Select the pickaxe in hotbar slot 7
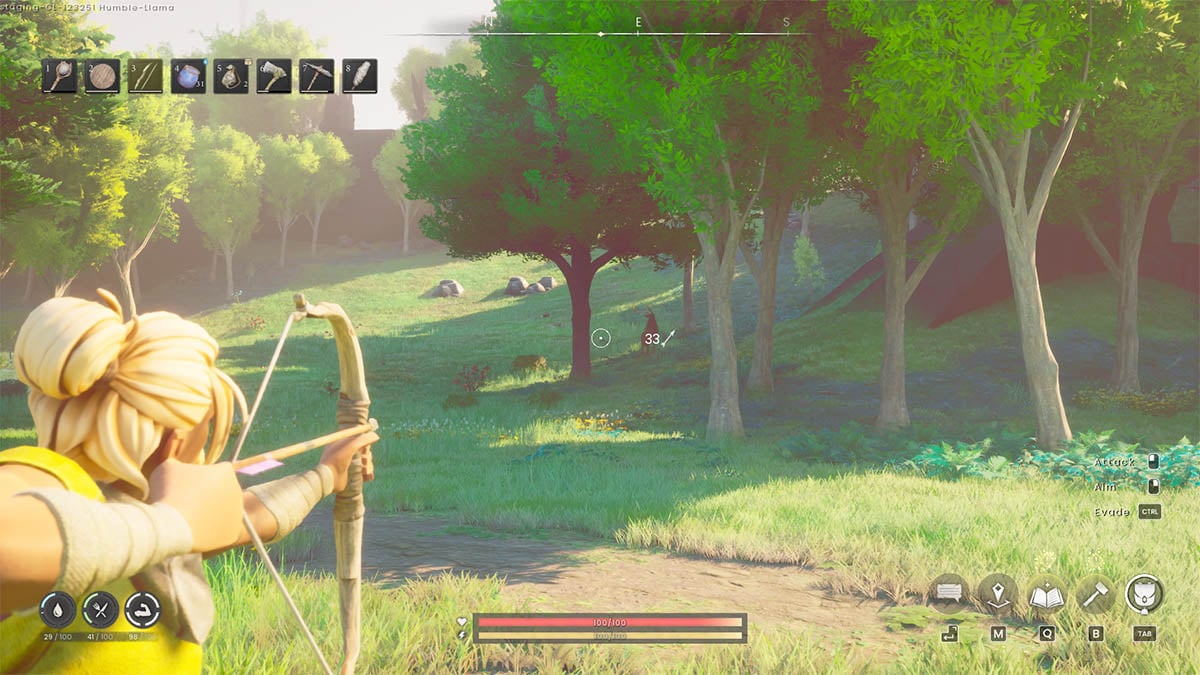This screenshot has width=1200, height=675. 317,77
